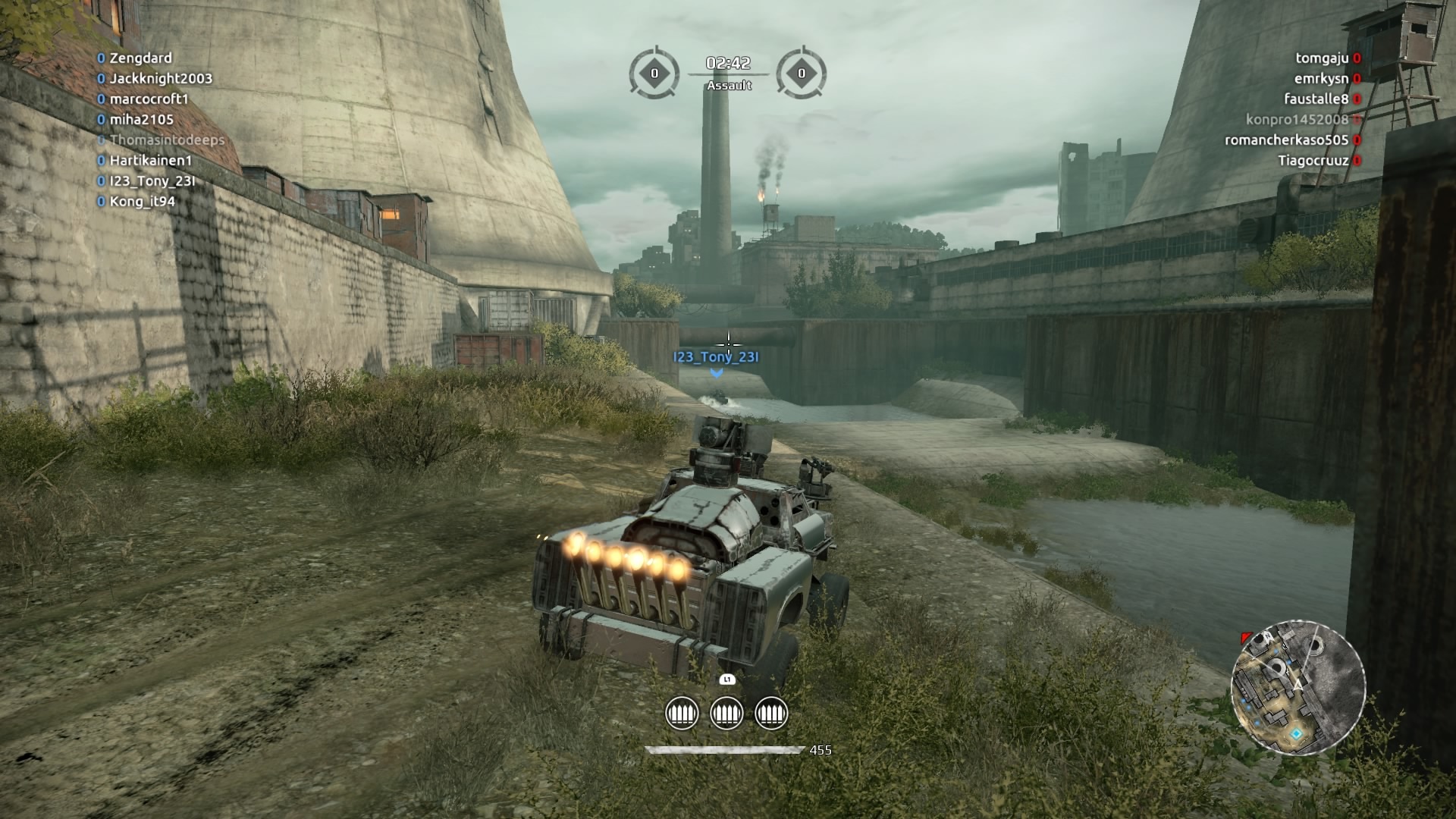Click the left team score diamond icon
The width and height of the screenshot is (1456, 819).
click(654, 74)
